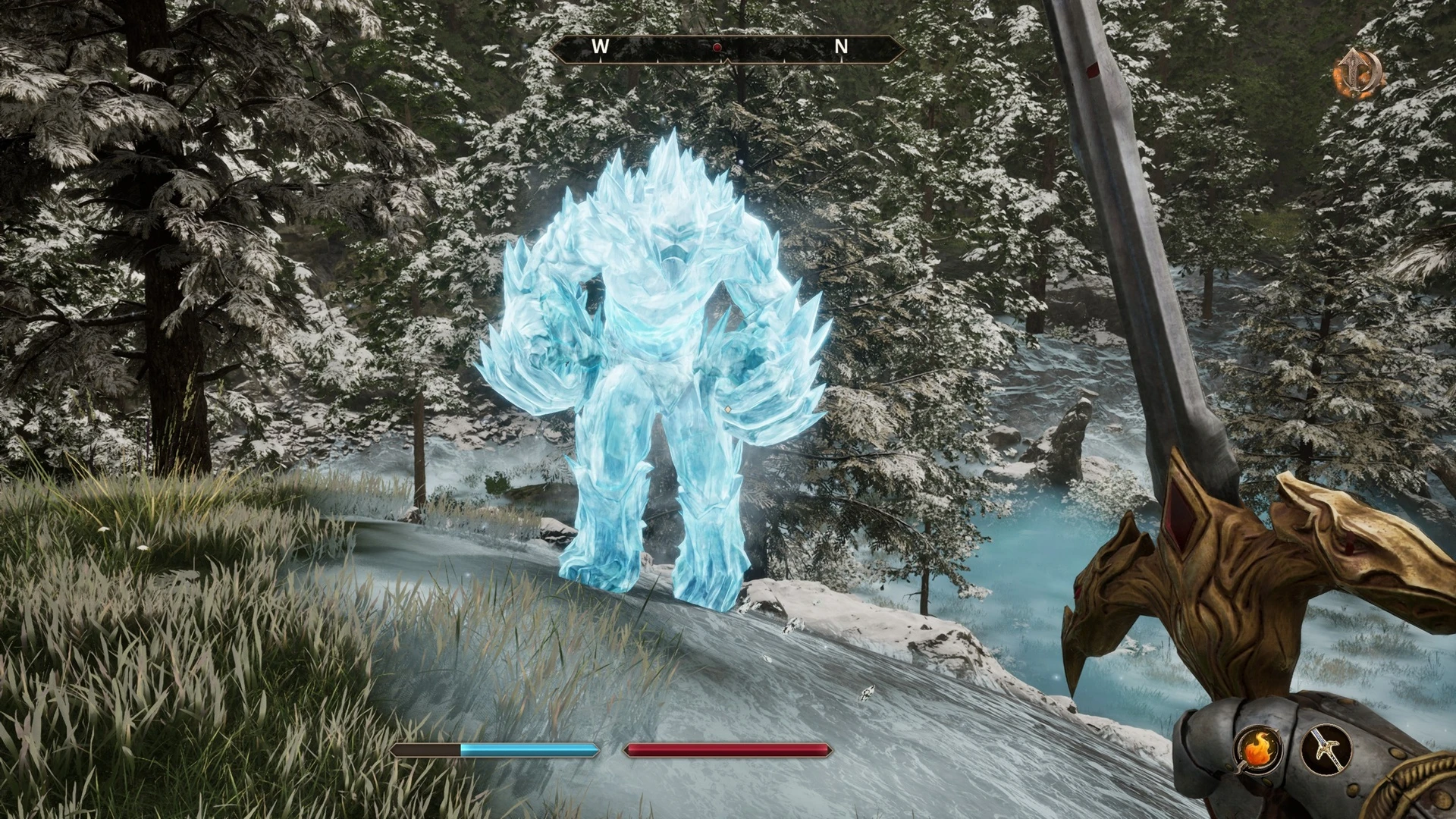This screenshot has width=1456, height=819.
Task: Click the diamond interaction marker on the golem
Action: (729, 408)
